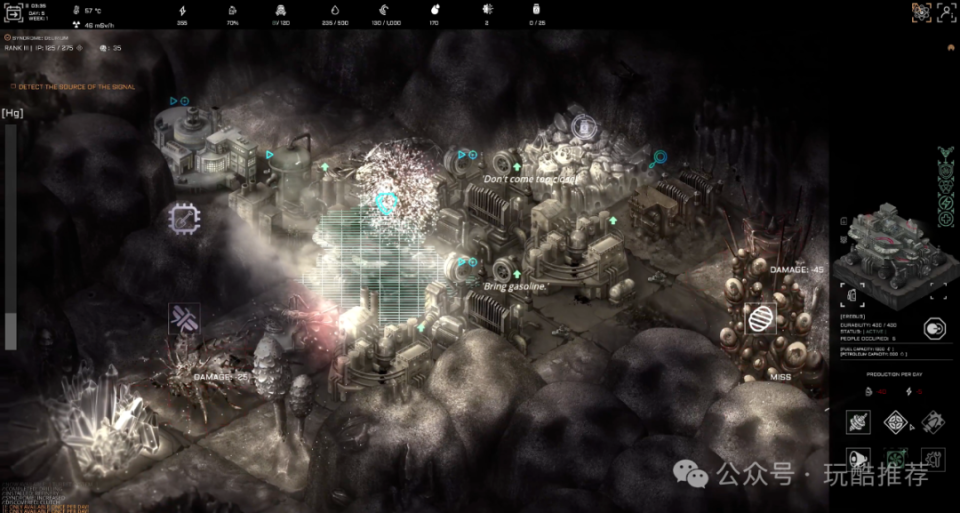Click the chip icon beside the base
The image size is (960, 513).
184,218
